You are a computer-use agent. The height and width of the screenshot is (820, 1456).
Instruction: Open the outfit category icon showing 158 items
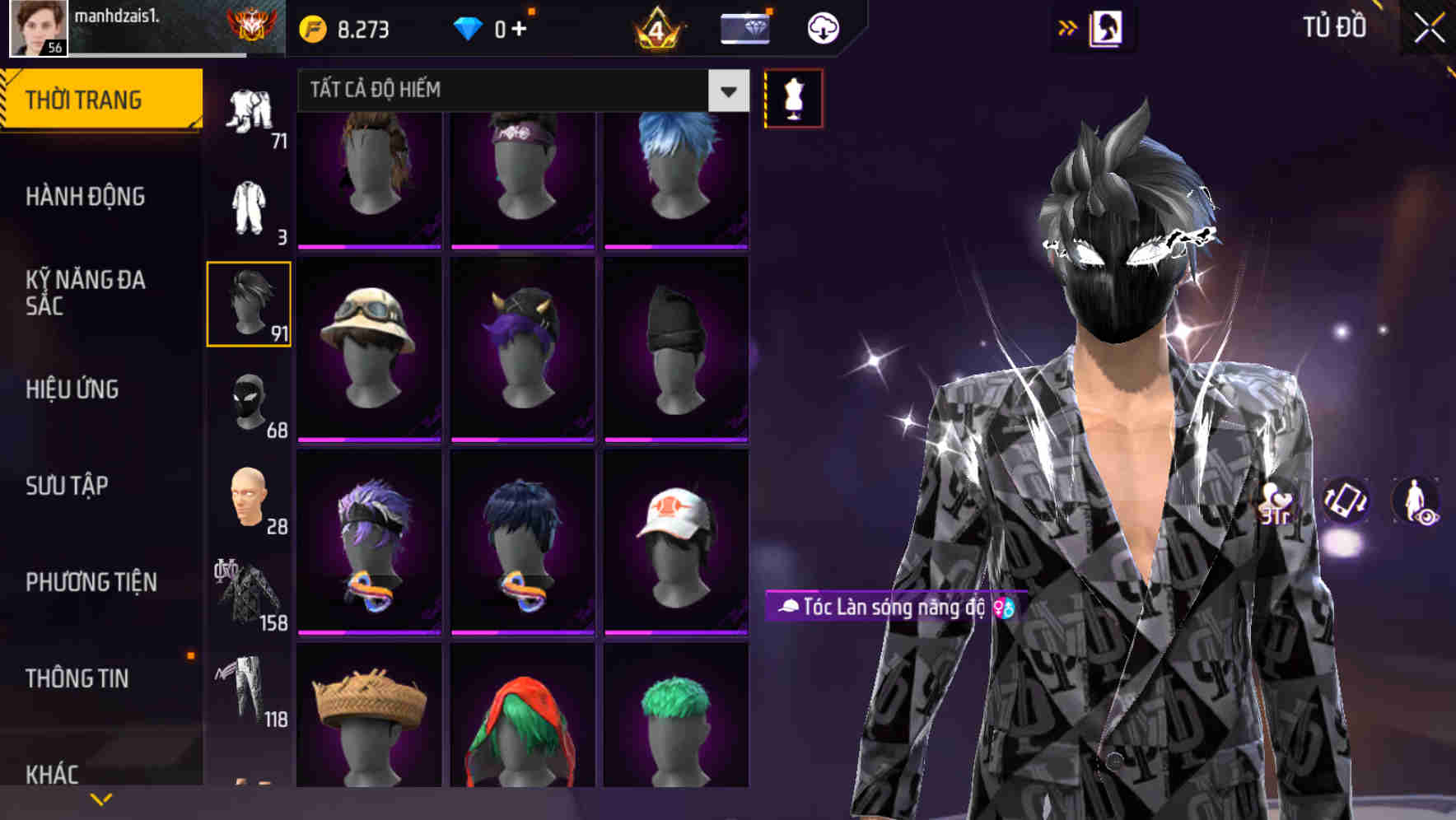[x=249, y=594]
